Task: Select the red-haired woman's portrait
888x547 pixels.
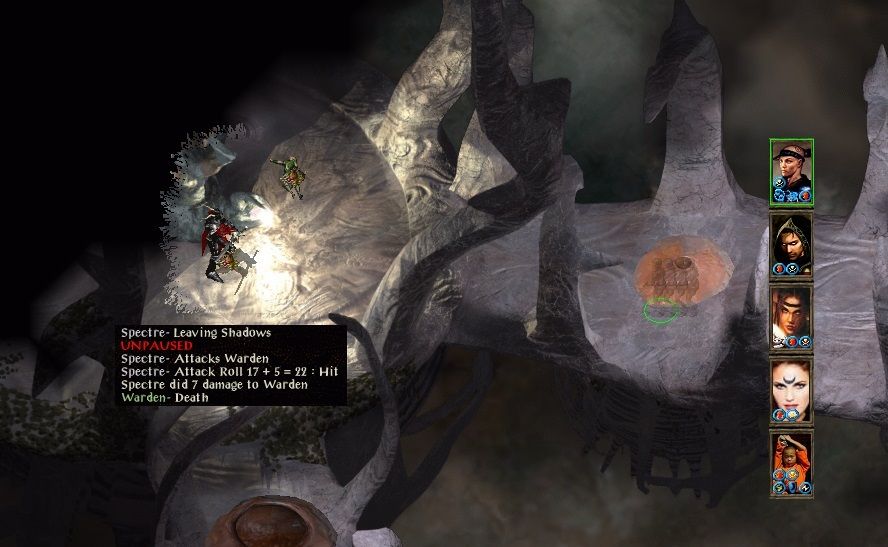Action: (x=791, y=390)
